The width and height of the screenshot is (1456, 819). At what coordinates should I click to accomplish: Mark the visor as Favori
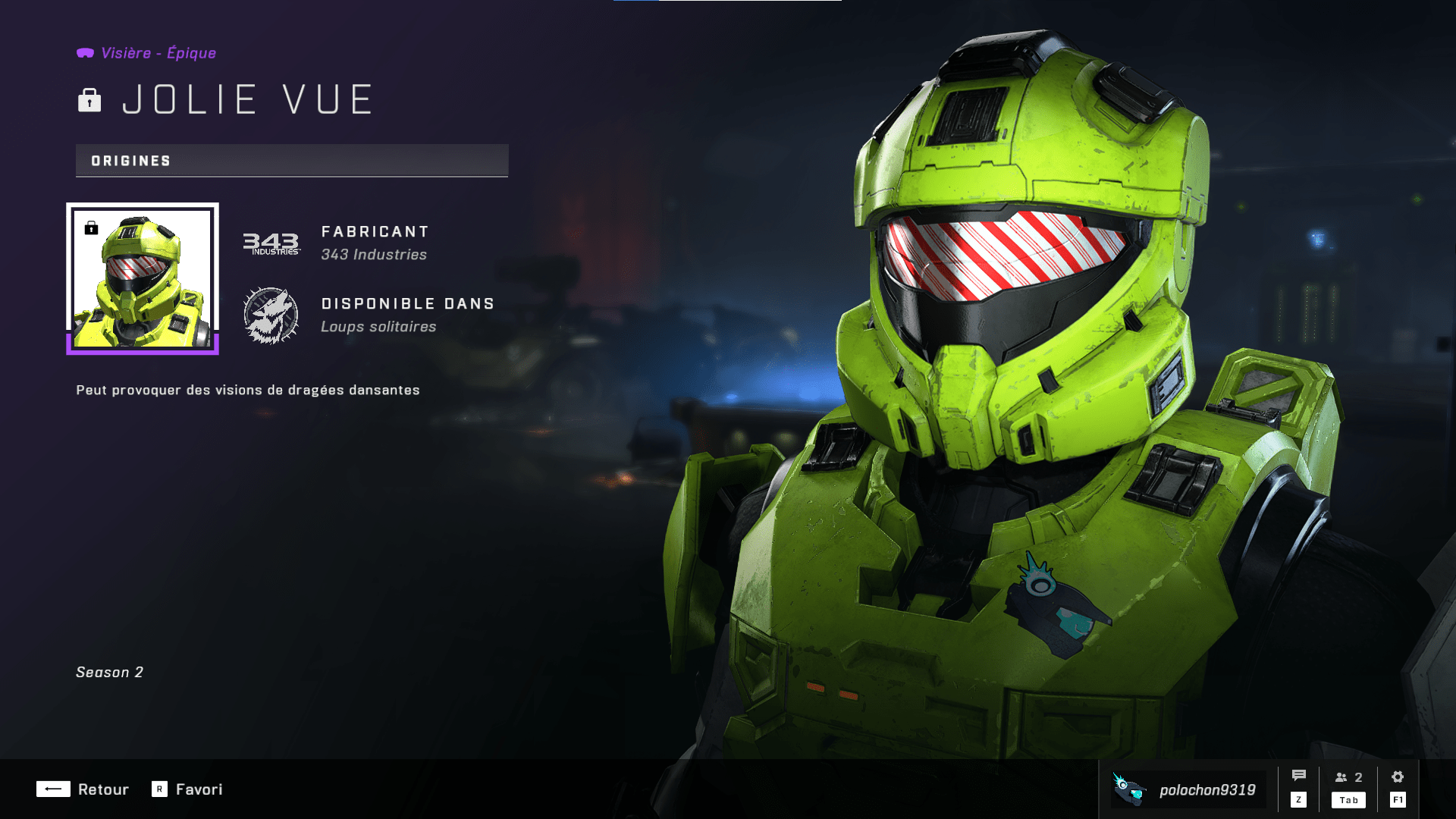click(187, 789)
